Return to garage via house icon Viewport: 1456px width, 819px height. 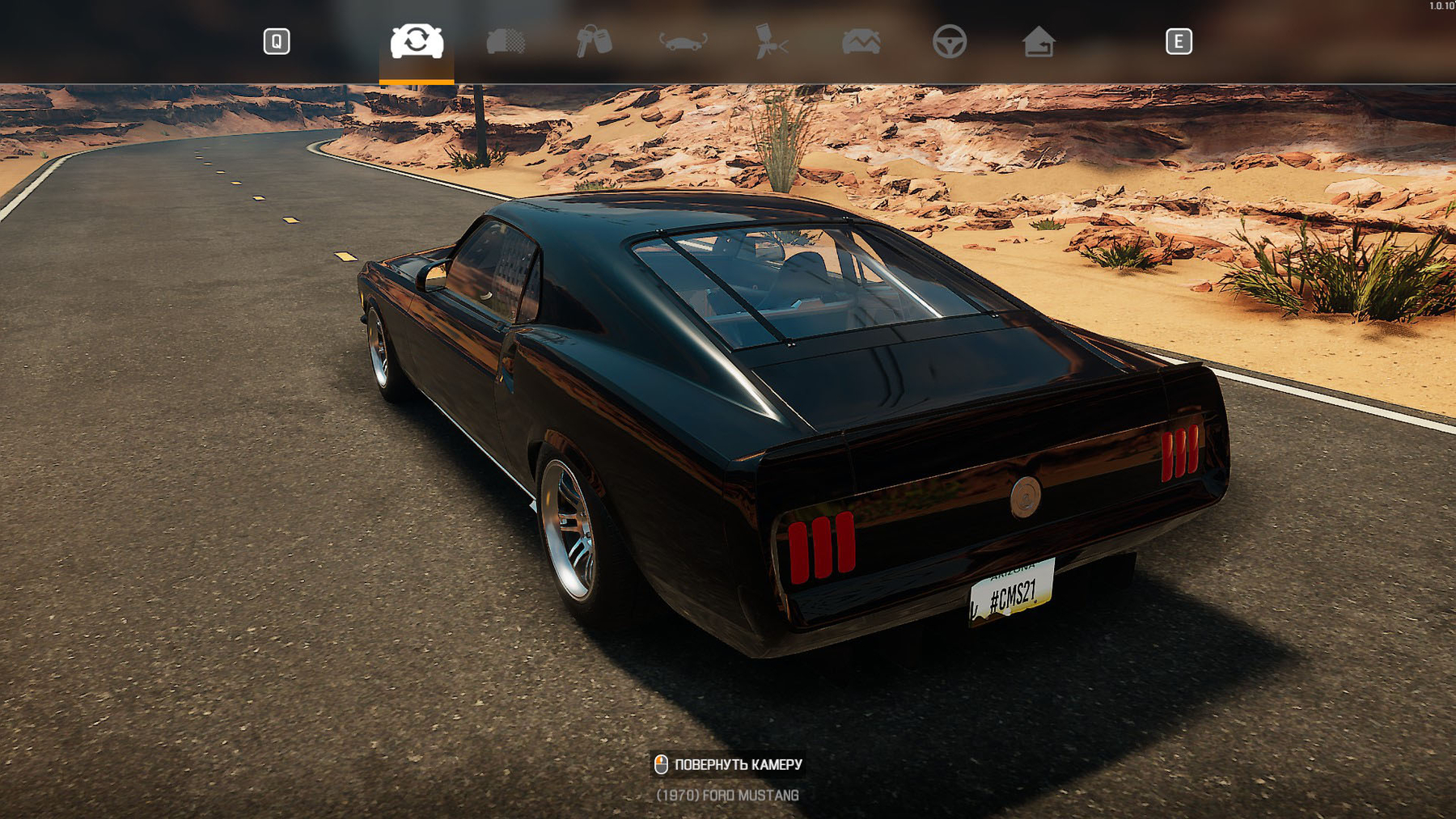[1038, 41]
